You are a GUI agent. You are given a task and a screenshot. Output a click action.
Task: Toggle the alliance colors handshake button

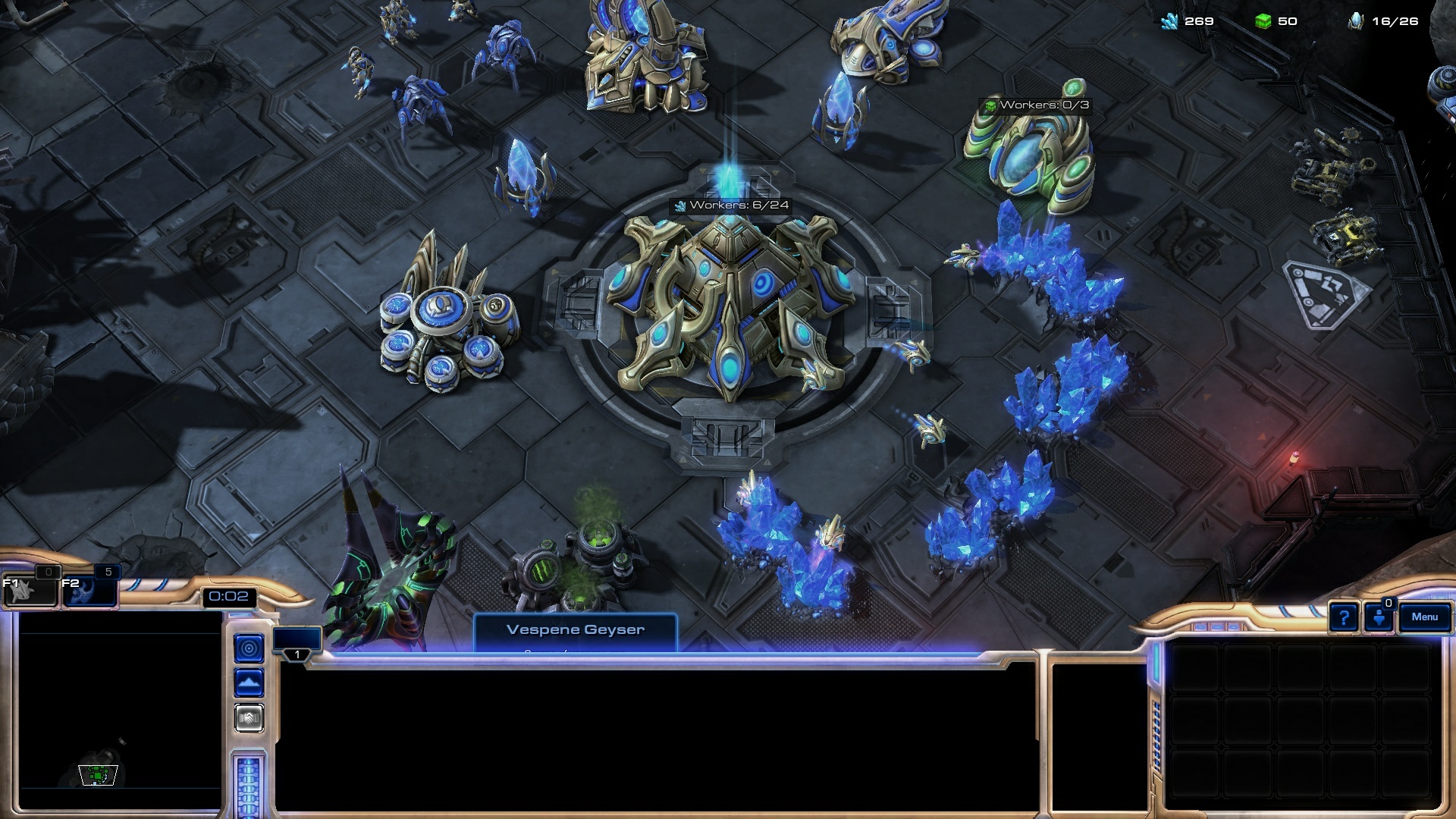pyautogui.click(x=249, y=717)
